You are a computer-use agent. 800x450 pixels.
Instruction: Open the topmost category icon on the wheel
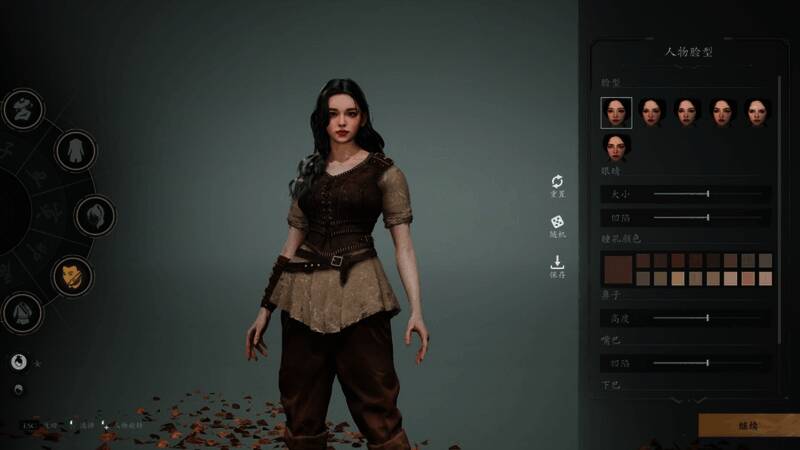coord(22,108)
